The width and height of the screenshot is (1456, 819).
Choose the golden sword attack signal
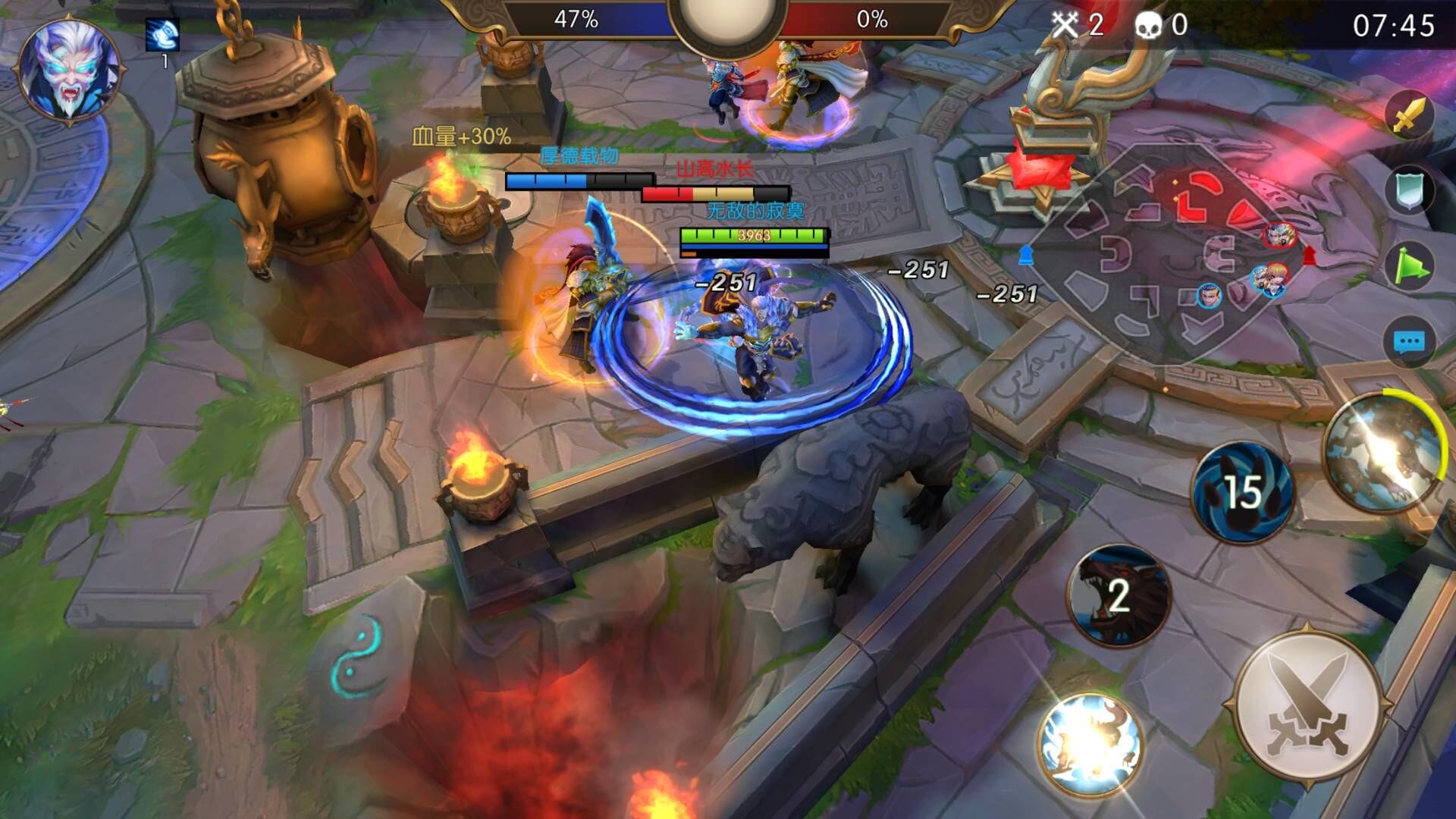click(1409, 115)
